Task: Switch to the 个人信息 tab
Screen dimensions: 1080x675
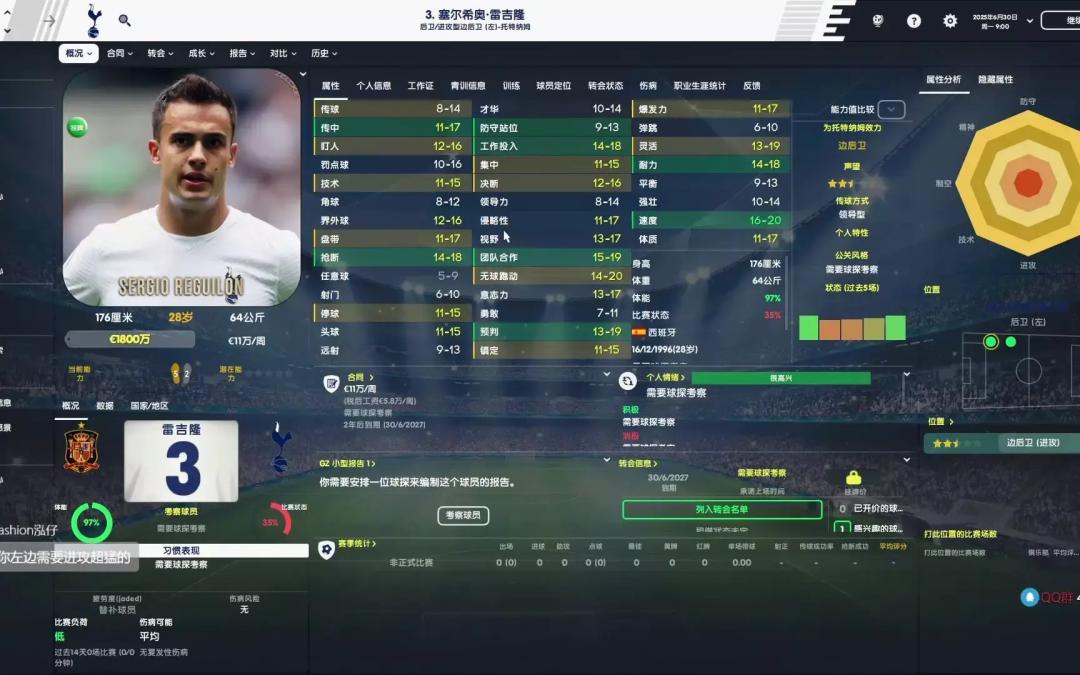Action: [374, 86]
